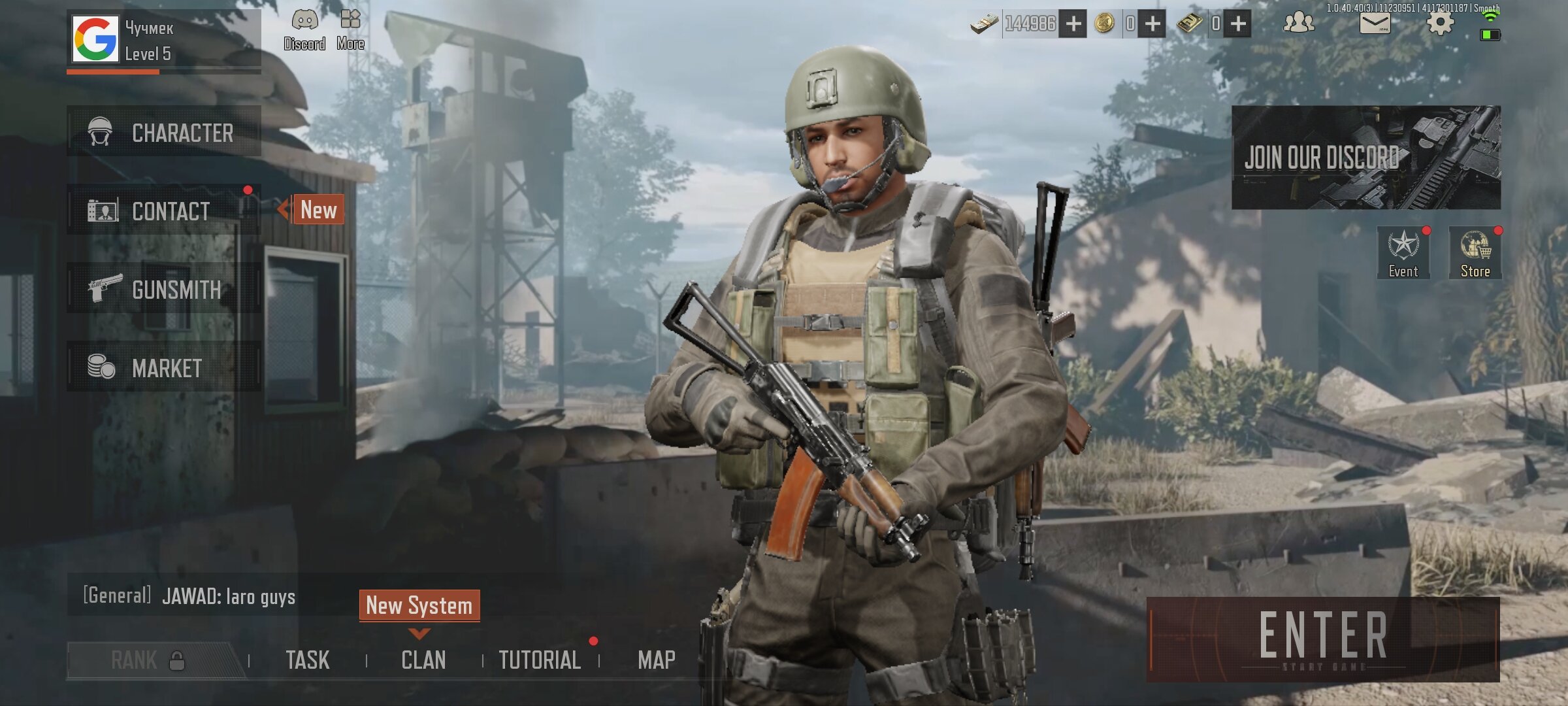Switch to the Task tab
Image resolution: width=1568 pixels, height=706 pixels.
coord(307,660)
